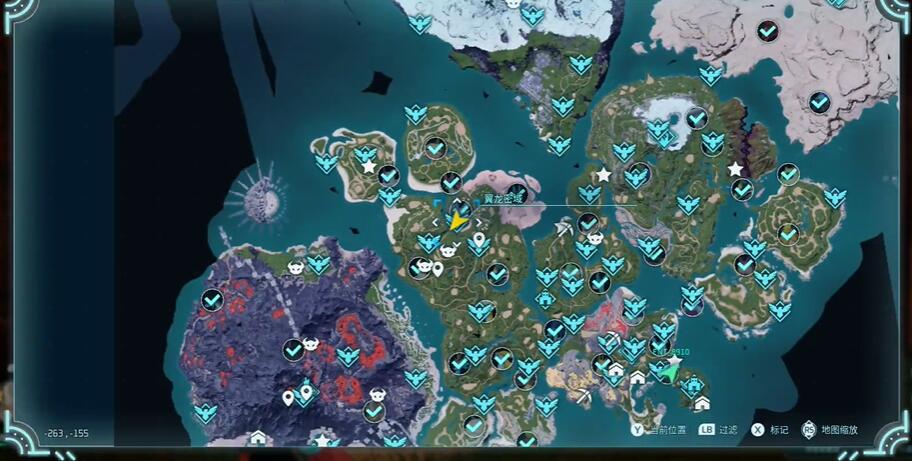Select the checkmark inside the ring-shaped eastern island
Screen dimensions: 912x461
789,233
